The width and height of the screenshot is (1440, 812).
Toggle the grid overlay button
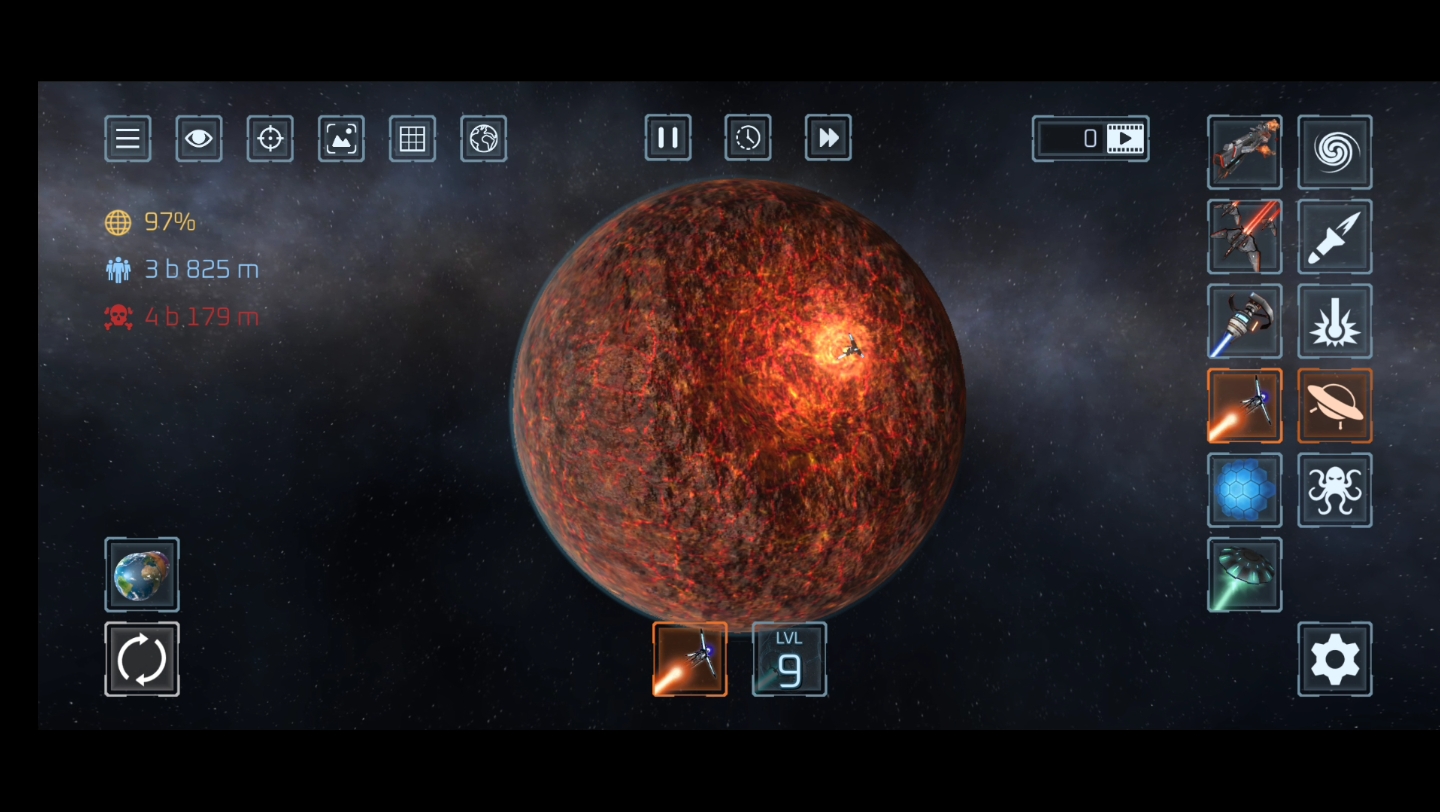[412, 138]
